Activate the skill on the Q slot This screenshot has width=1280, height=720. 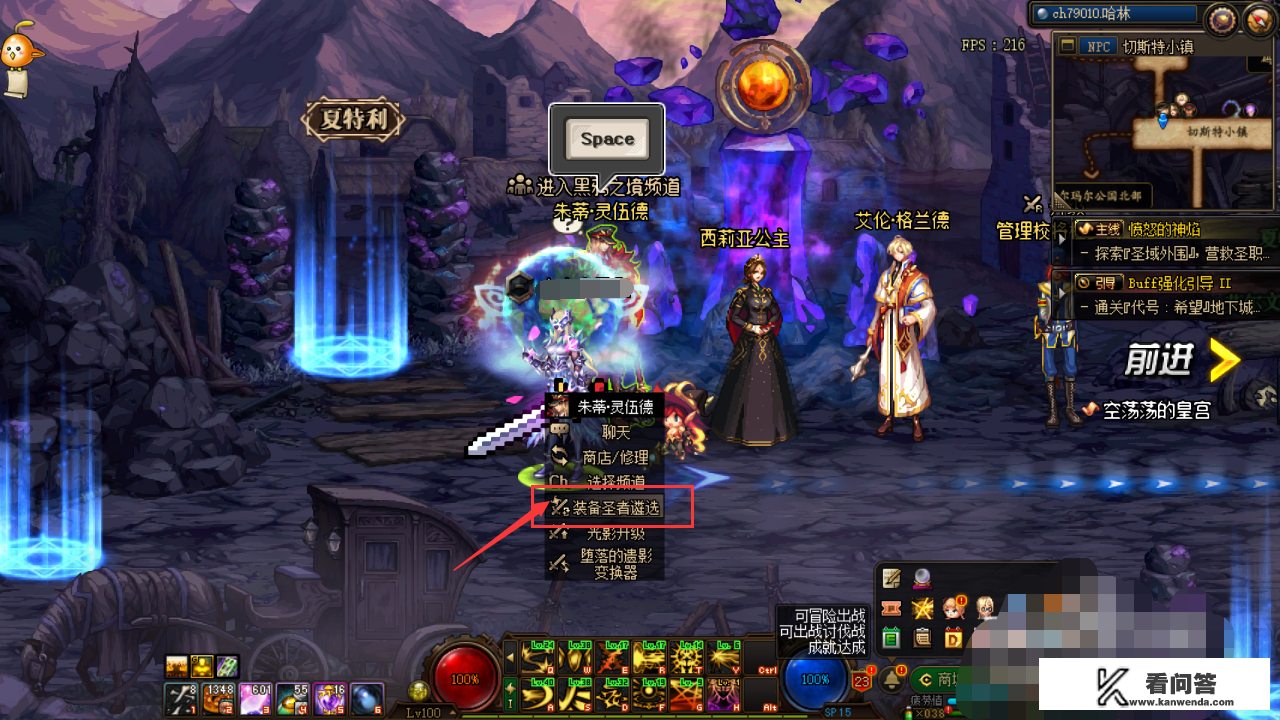point(536,658)
